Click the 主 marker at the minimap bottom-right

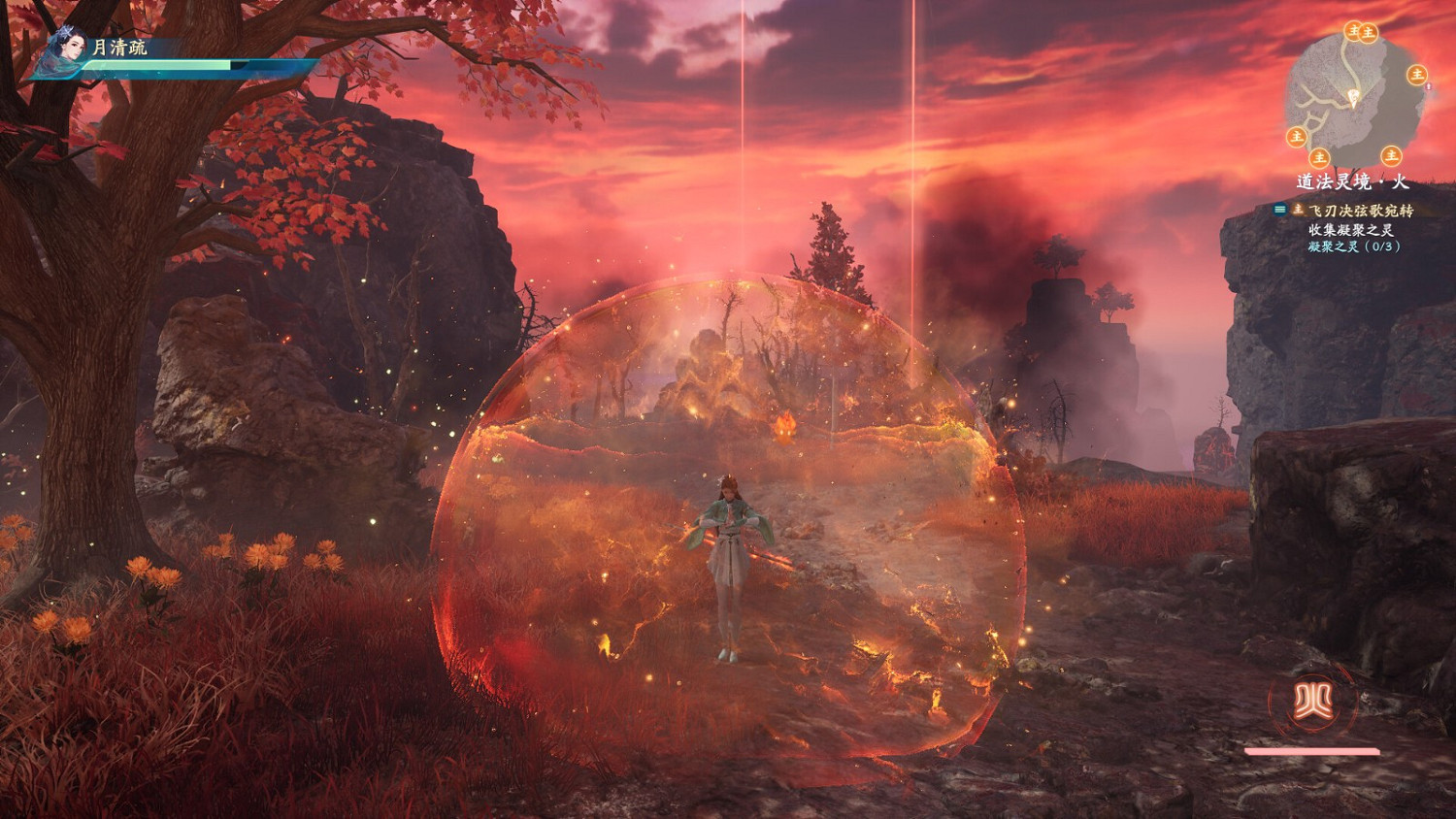pyautogui.click(x=1390, y=156)
